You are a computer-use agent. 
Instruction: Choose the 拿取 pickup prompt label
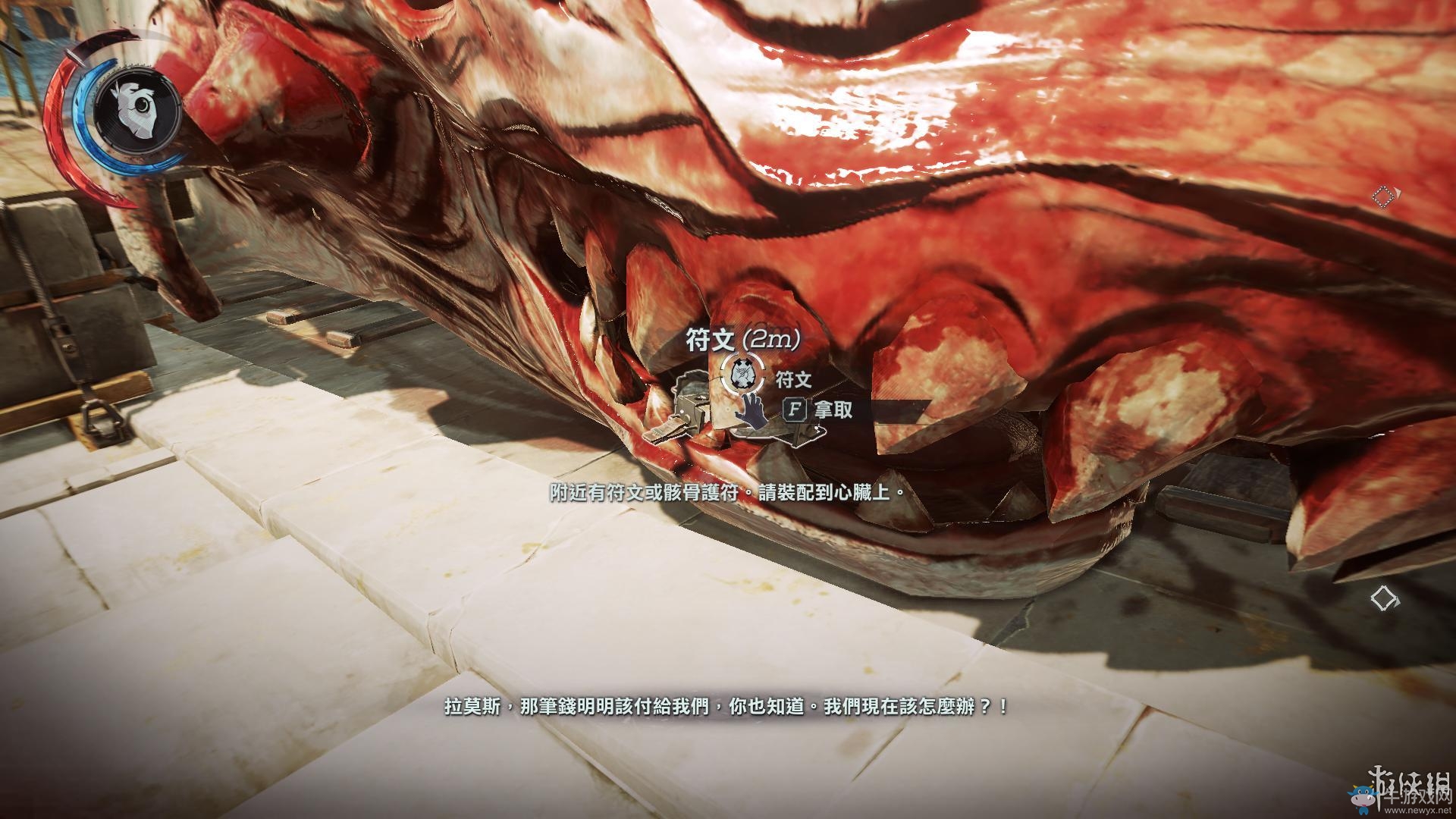(833, 410)
